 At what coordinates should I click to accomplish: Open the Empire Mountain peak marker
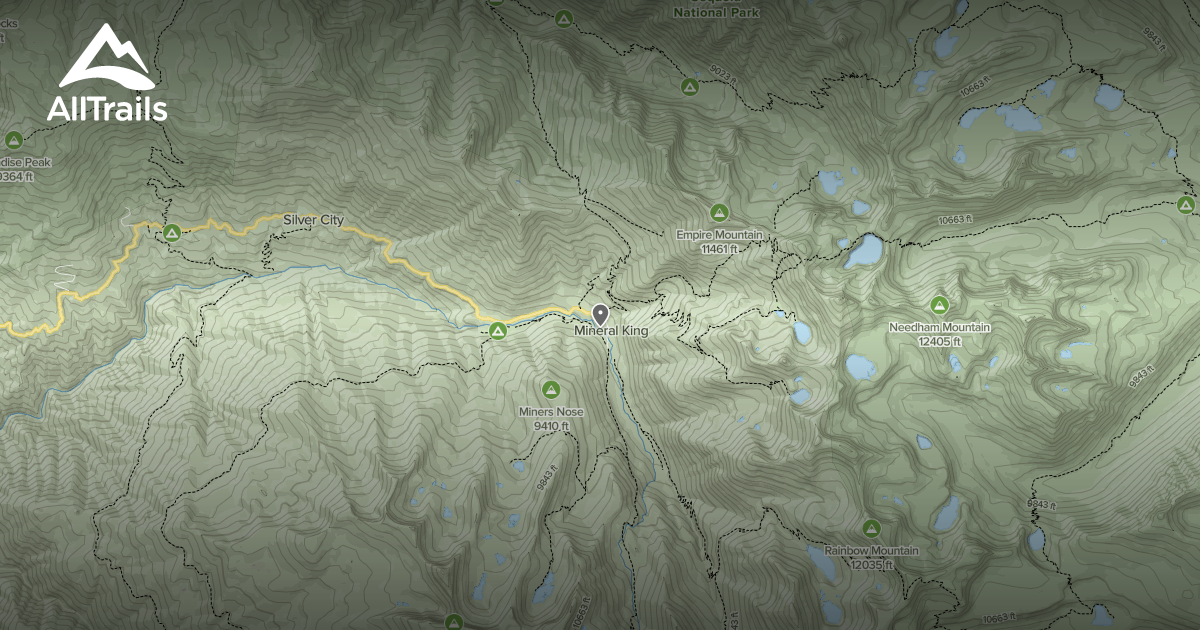pyautogui.click(x=718, y=212)
